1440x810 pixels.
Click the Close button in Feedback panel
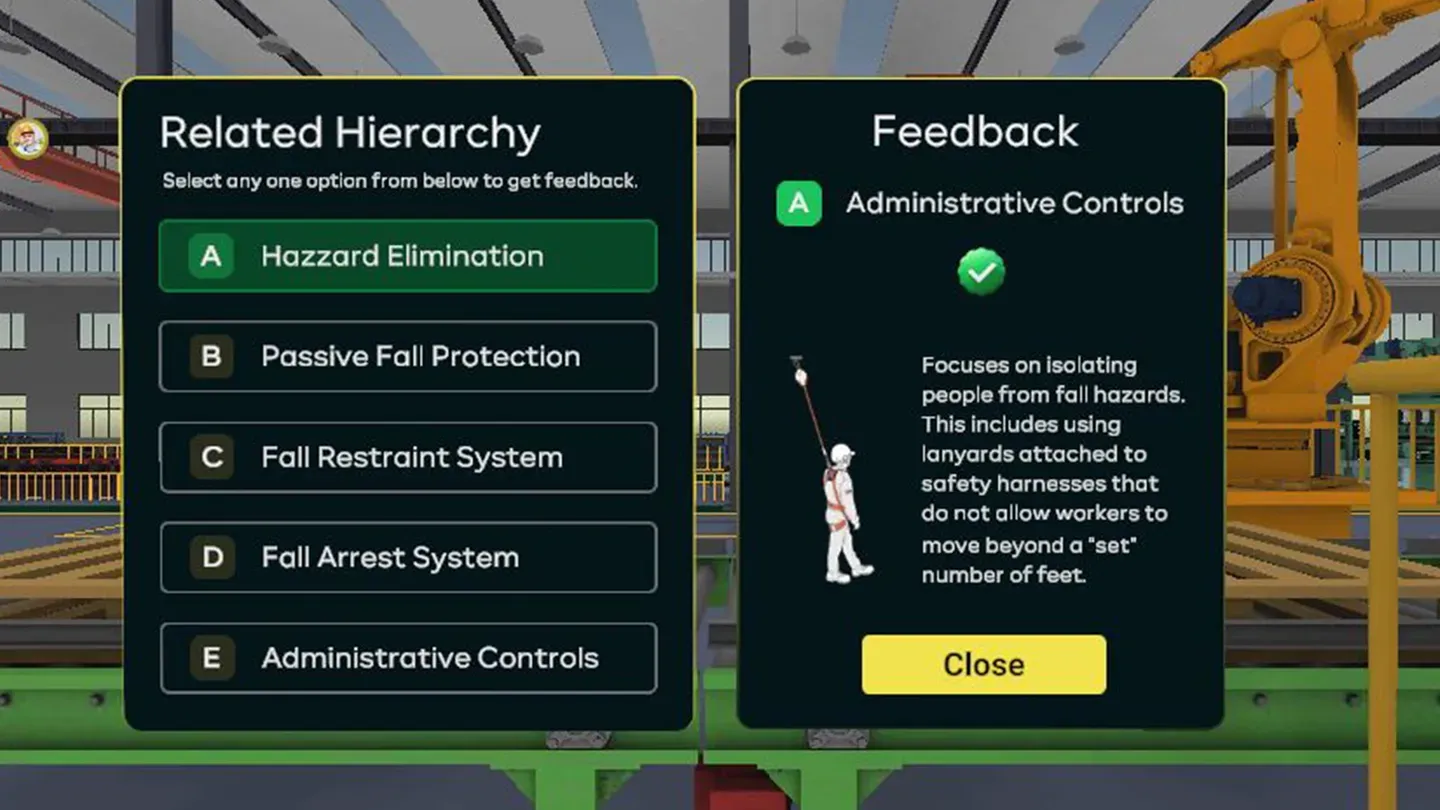[982, 664]
